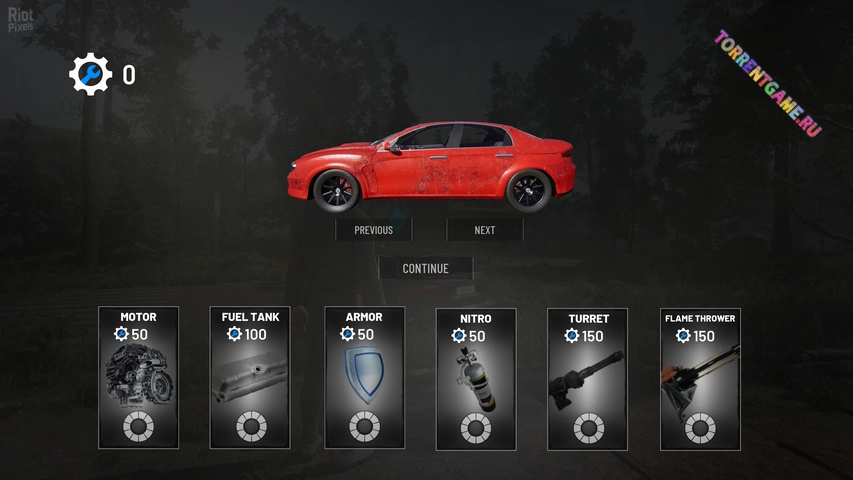Pick the Turret upgrade card

588,378
